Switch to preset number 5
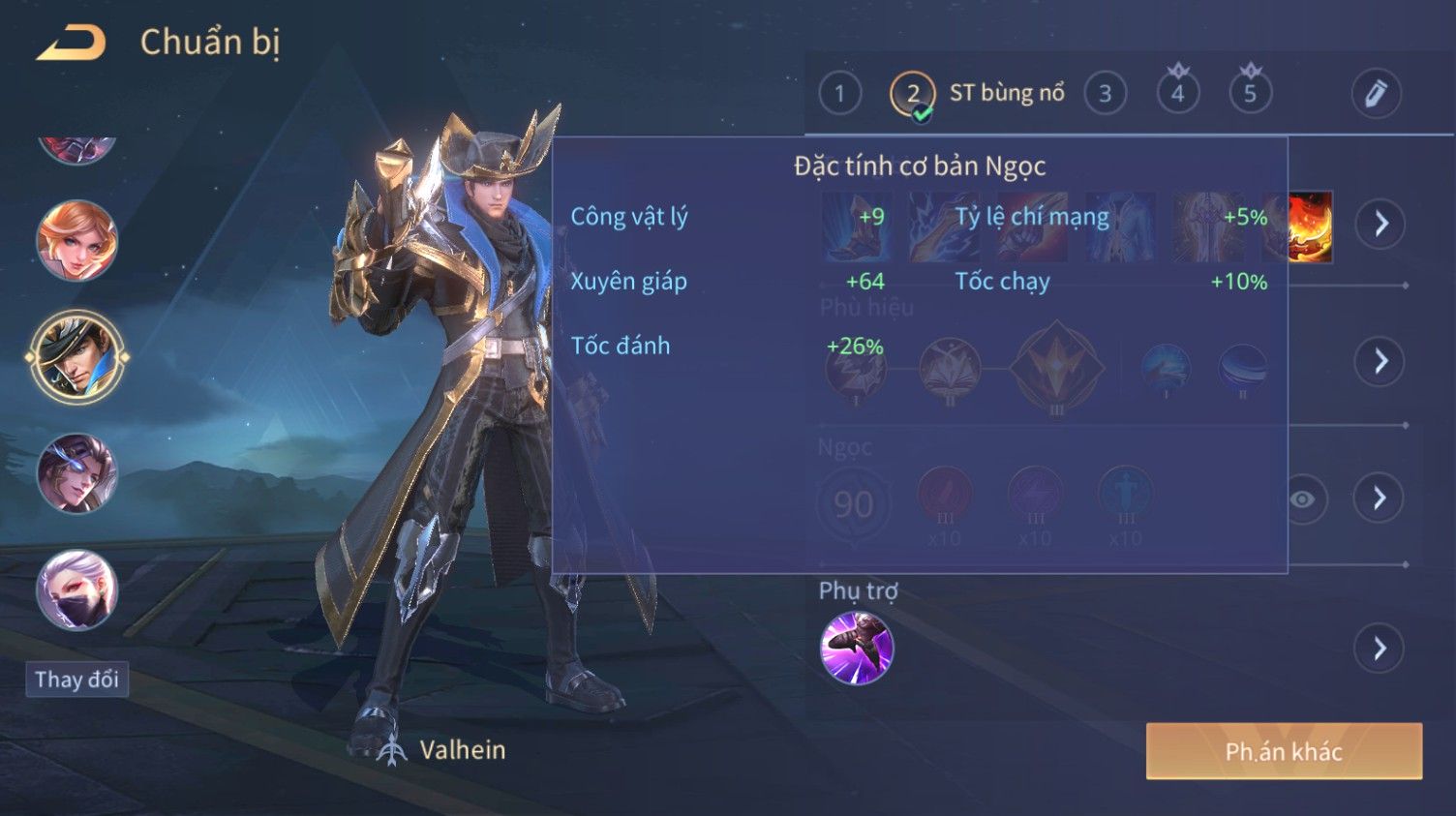This screenshot has width=1456, height=816. (x=1250, y=94)
